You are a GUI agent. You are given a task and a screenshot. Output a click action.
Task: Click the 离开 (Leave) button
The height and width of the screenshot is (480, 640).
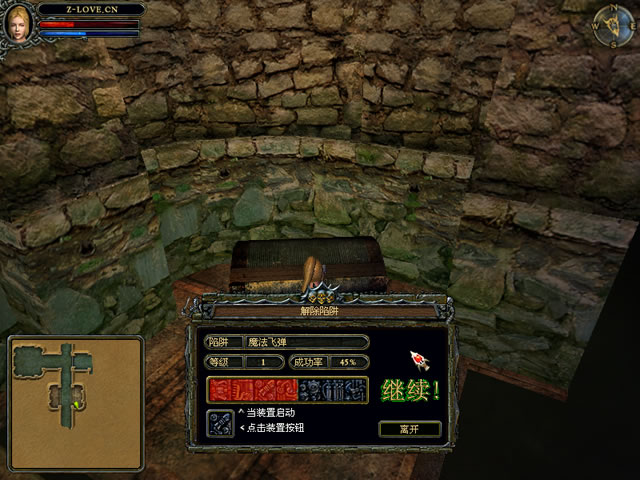[409, 428]
